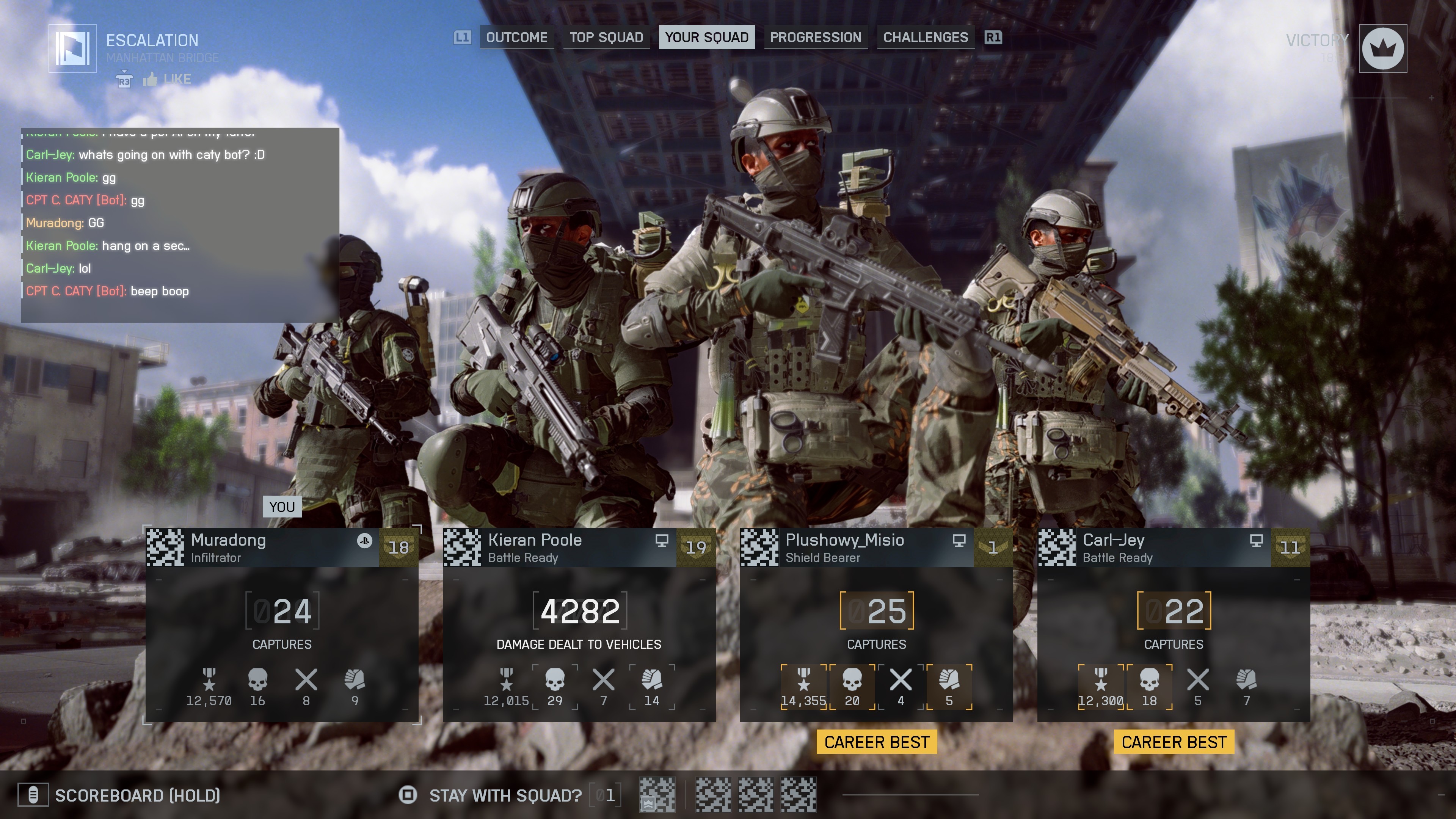Image resolution: width=1456 pixels, height=819 pixels.
Task: Go to the Challenges tab
Action: 925,37
